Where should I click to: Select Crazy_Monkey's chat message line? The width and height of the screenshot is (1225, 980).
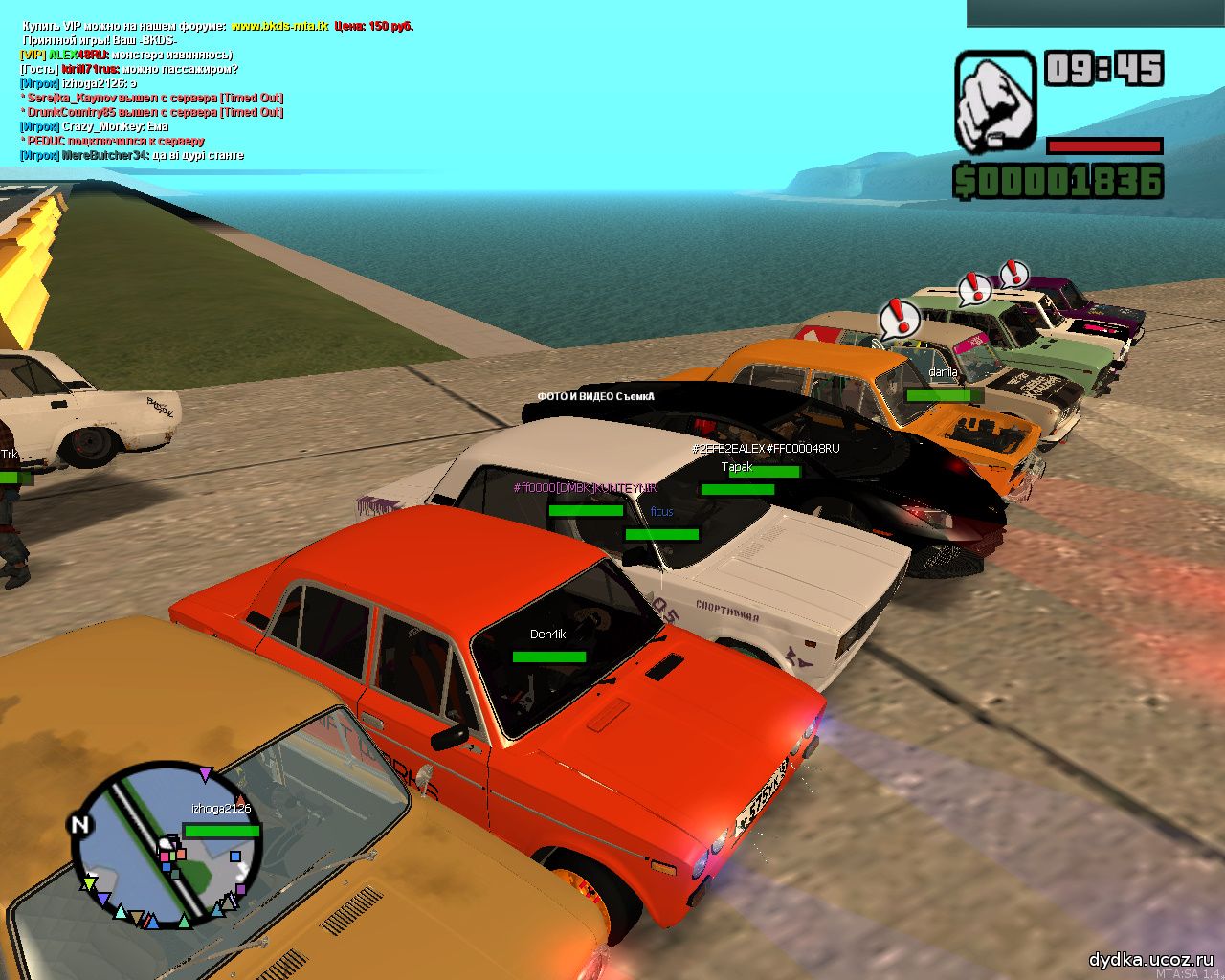(x=95, y=126)
